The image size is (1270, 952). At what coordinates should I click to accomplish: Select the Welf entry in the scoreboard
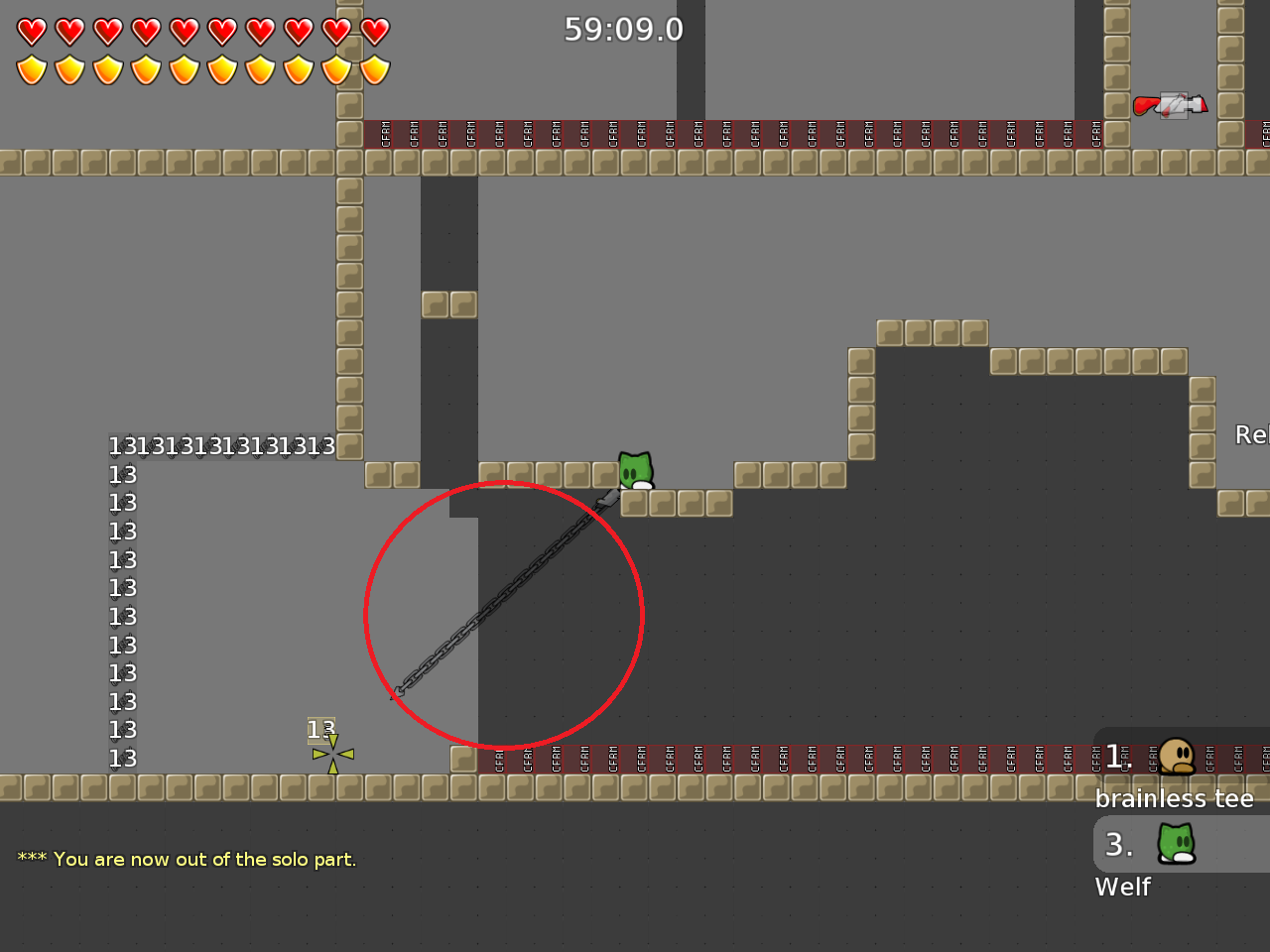pyautogui.click(x=1122, y=888)
